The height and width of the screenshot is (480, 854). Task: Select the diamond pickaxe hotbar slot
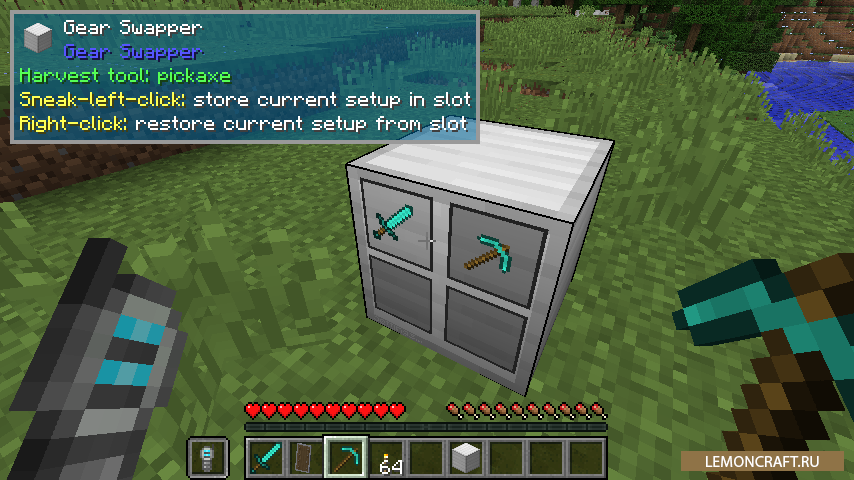[x=346, y=457]
